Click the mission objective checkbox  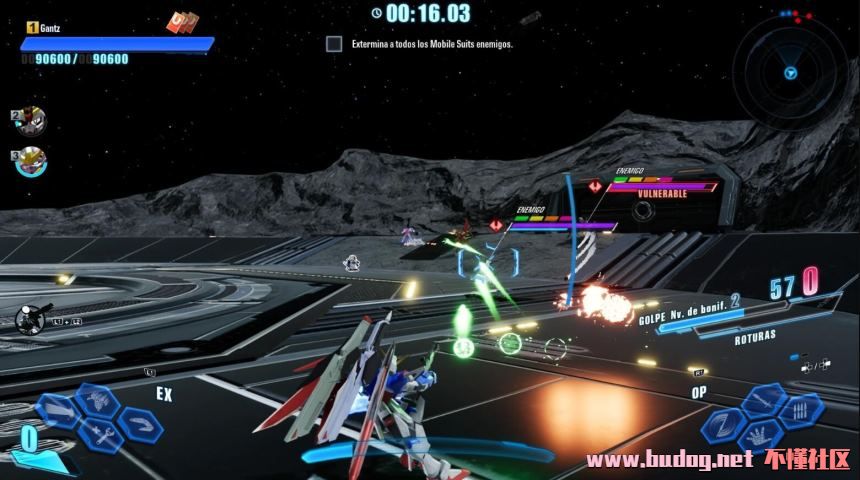[334, 44]
